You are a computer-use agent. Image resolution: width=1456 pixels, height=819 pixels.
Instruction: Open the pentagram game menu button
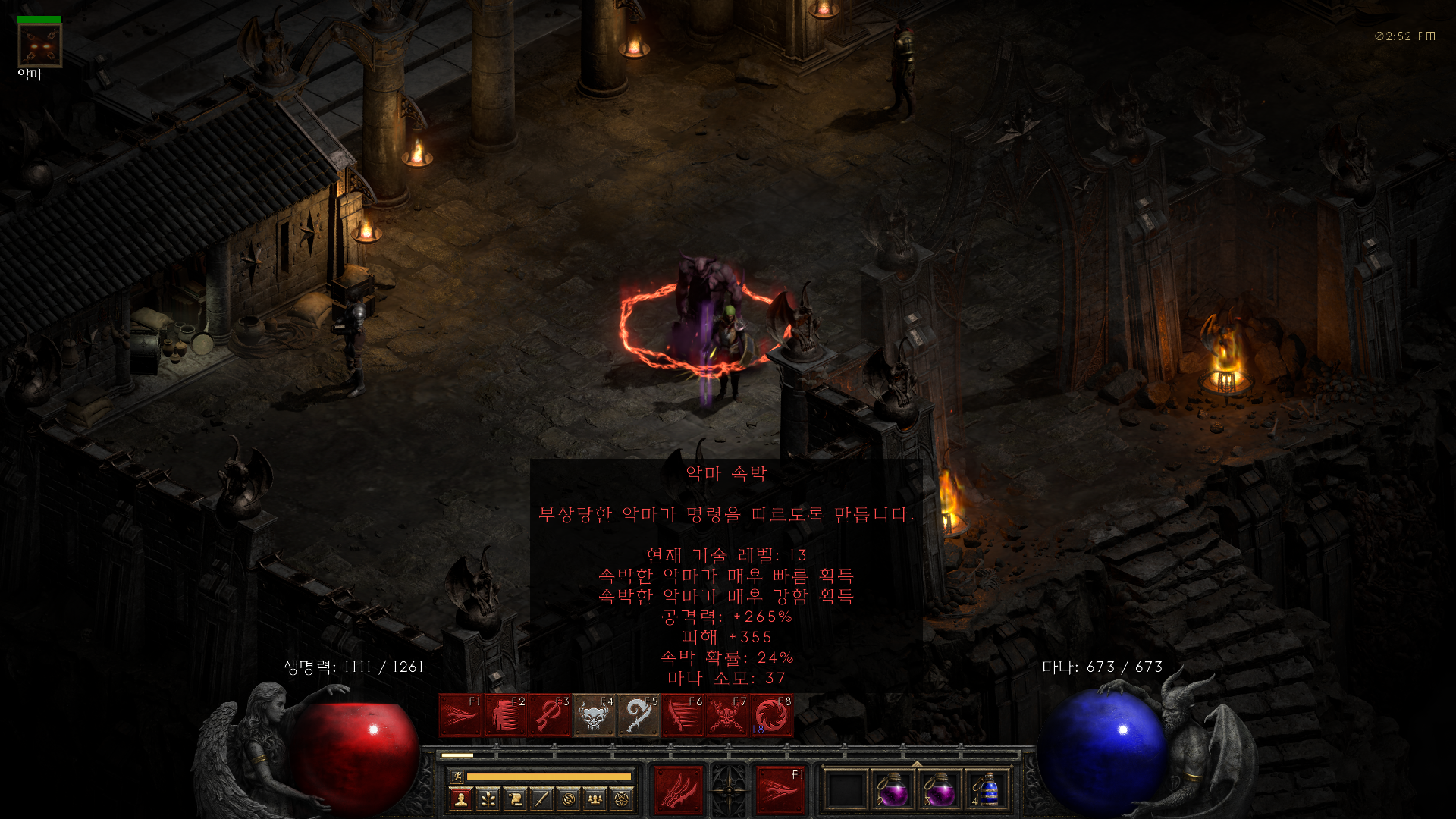(623, 799)
